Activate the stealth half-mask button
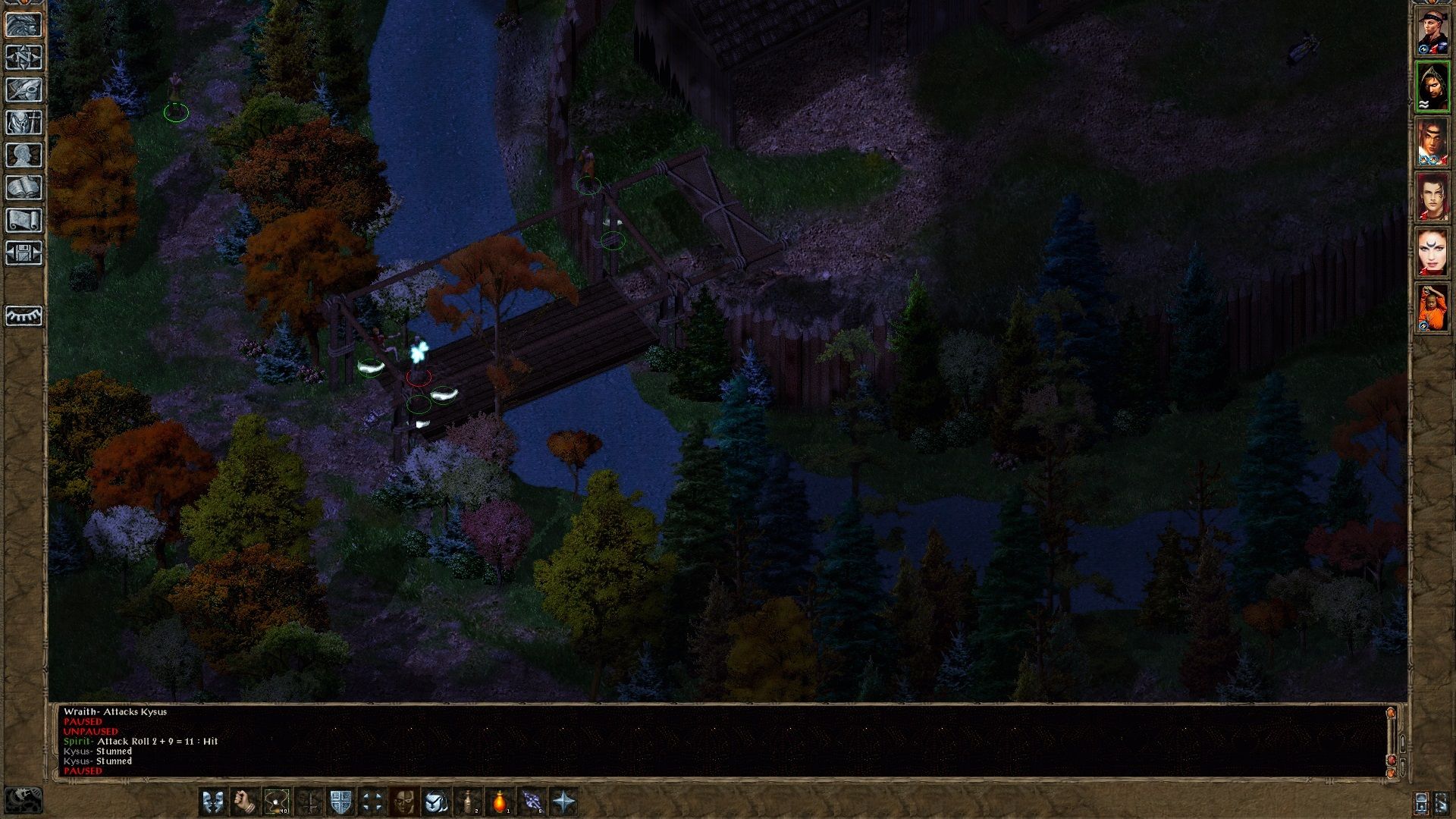Image resolution: width=1456 pixels, height=819 pixels. 404,802
